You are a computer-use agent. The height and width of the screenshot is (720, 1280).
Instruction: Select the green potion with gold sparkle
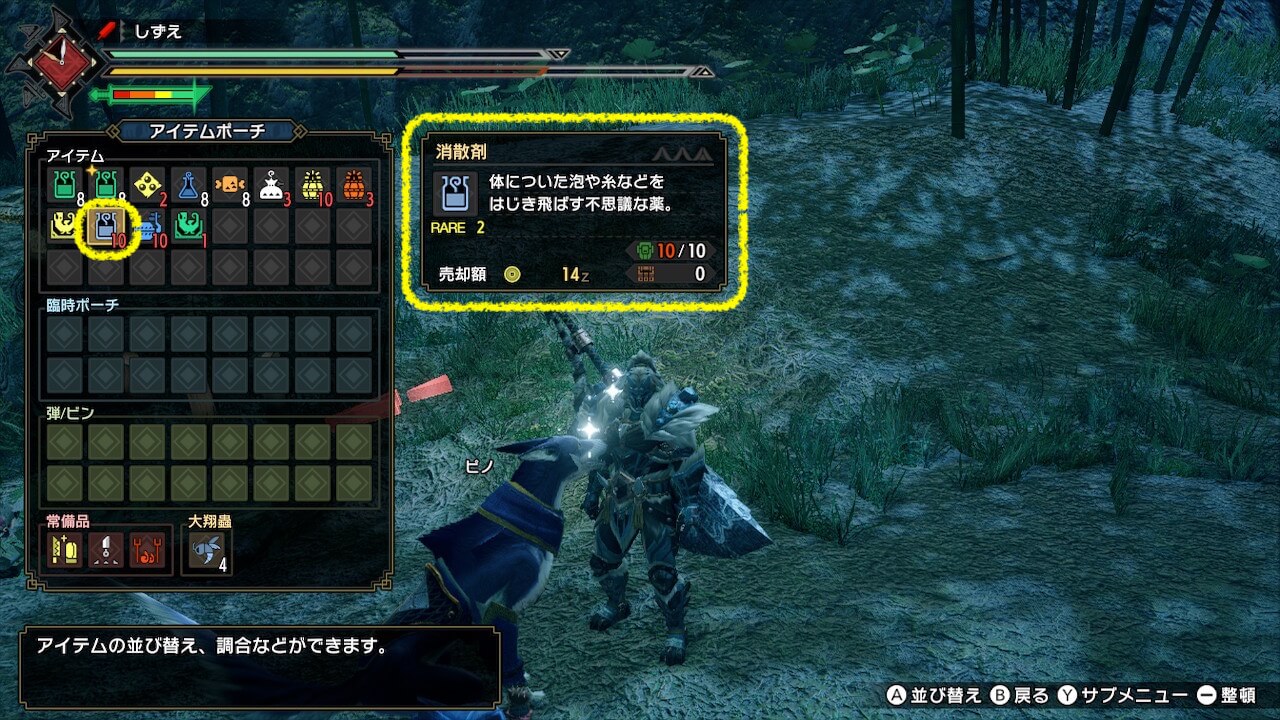105,185
